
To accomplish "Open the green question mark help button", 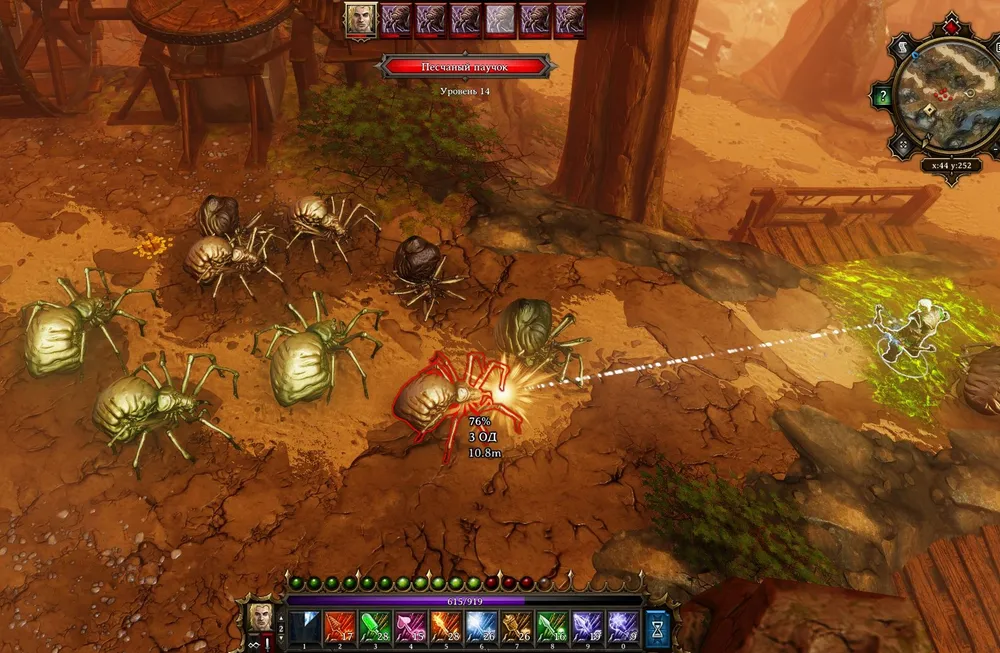I will coord(882,97).
